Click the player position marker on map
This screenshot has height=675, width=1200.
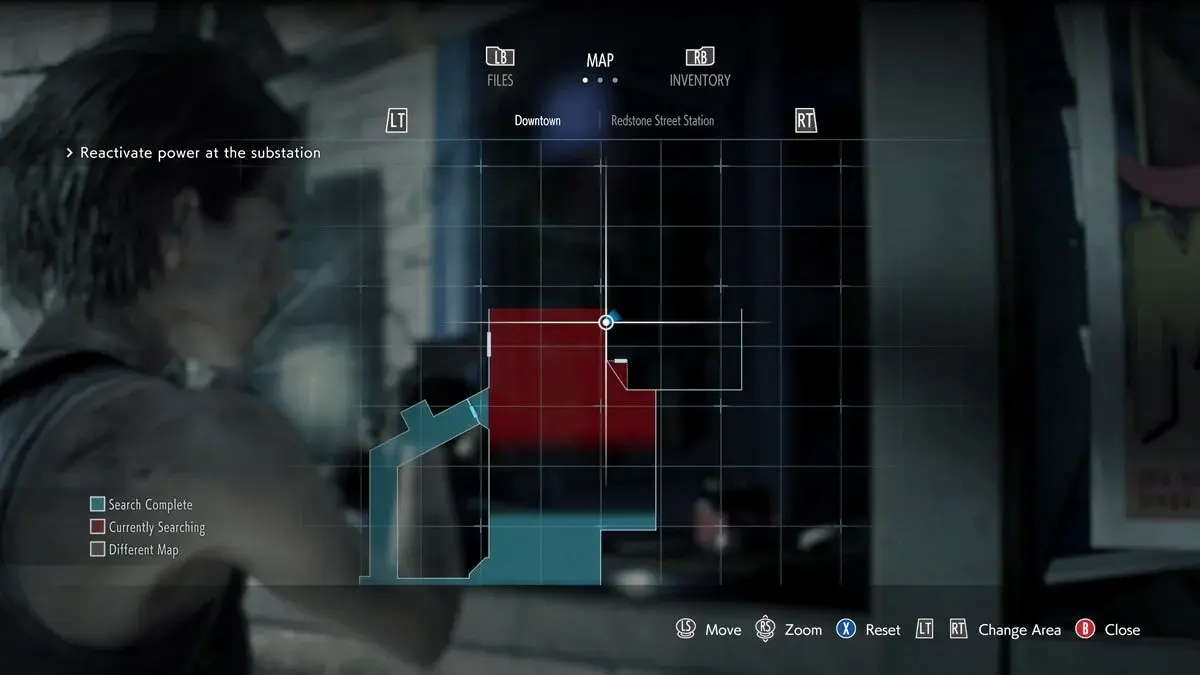point(606,322)
